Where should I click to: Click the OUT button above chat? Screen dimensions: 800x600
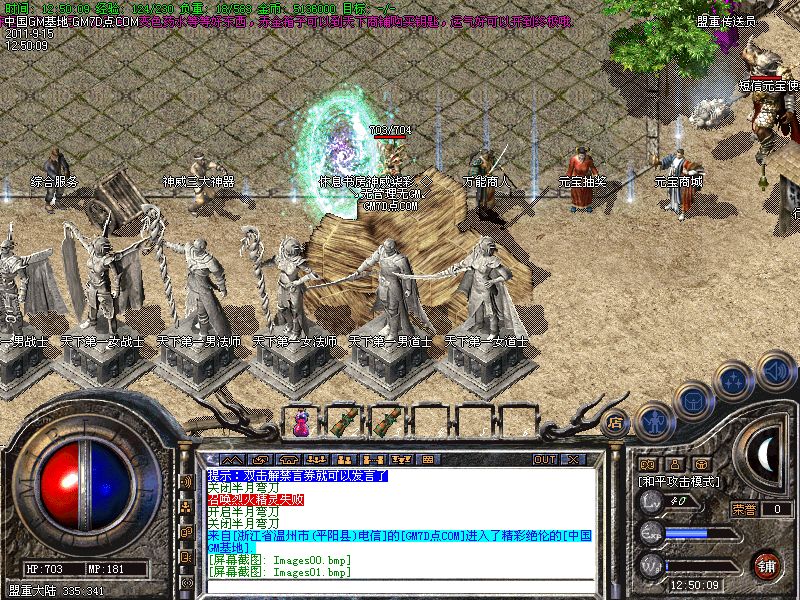click(544, 459)
